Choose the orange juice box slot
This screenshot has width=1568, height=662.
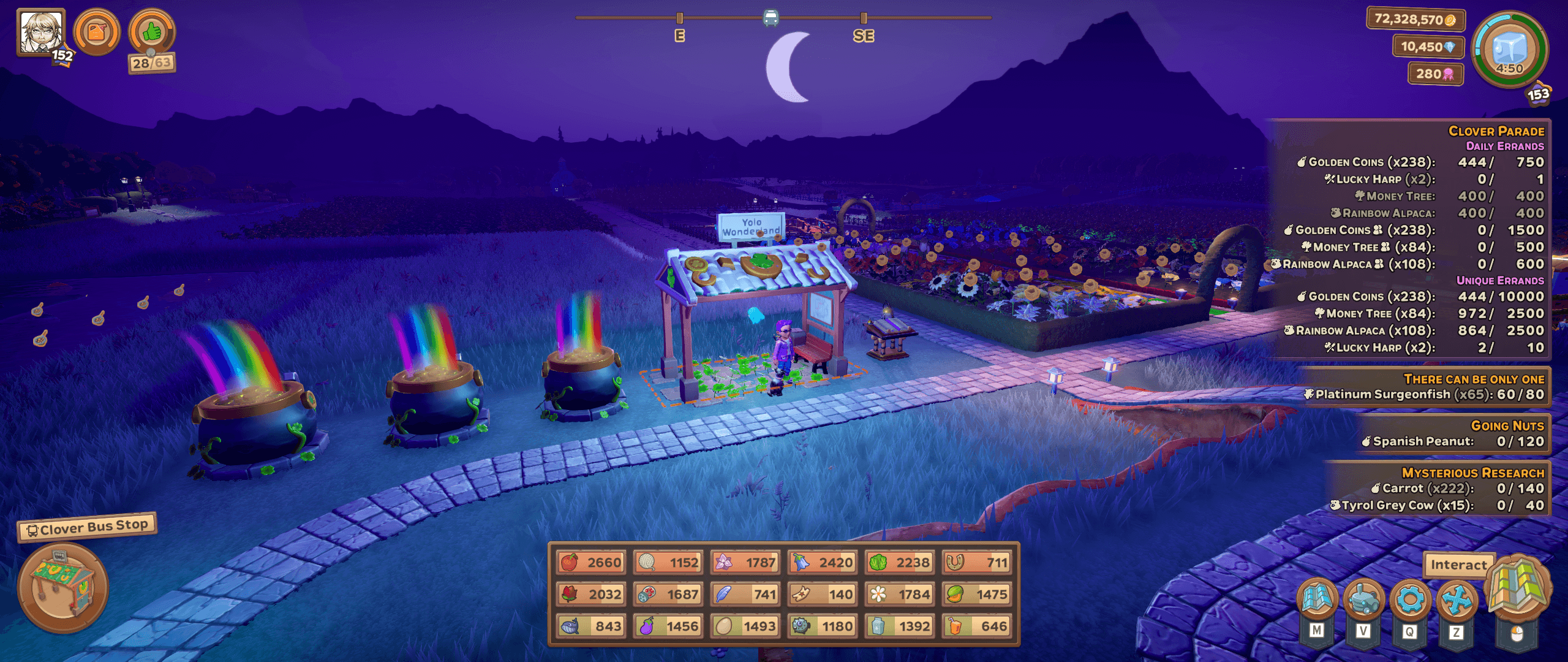tap(977, 626)
